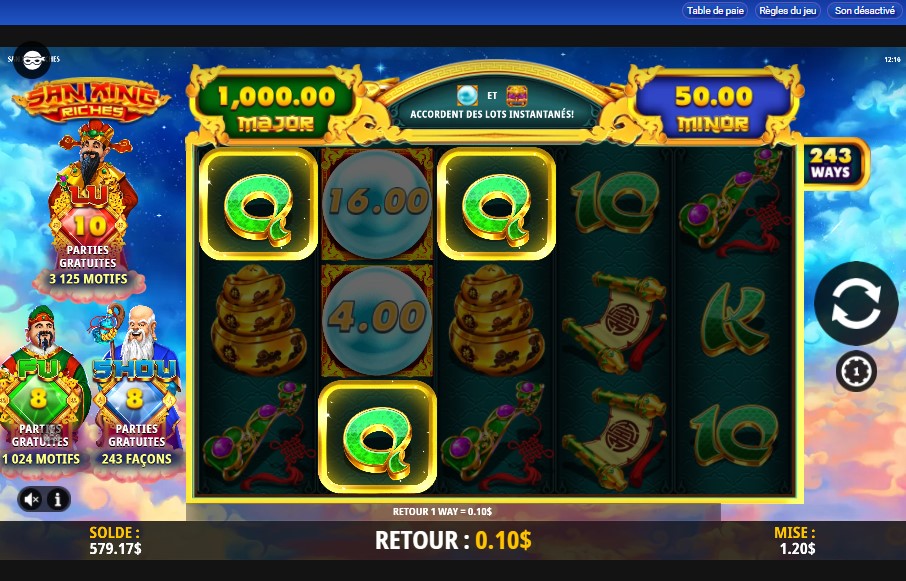
Task: Unmute sound with the speaker icon
Action: pyautogui.click(x=32, y=498)
